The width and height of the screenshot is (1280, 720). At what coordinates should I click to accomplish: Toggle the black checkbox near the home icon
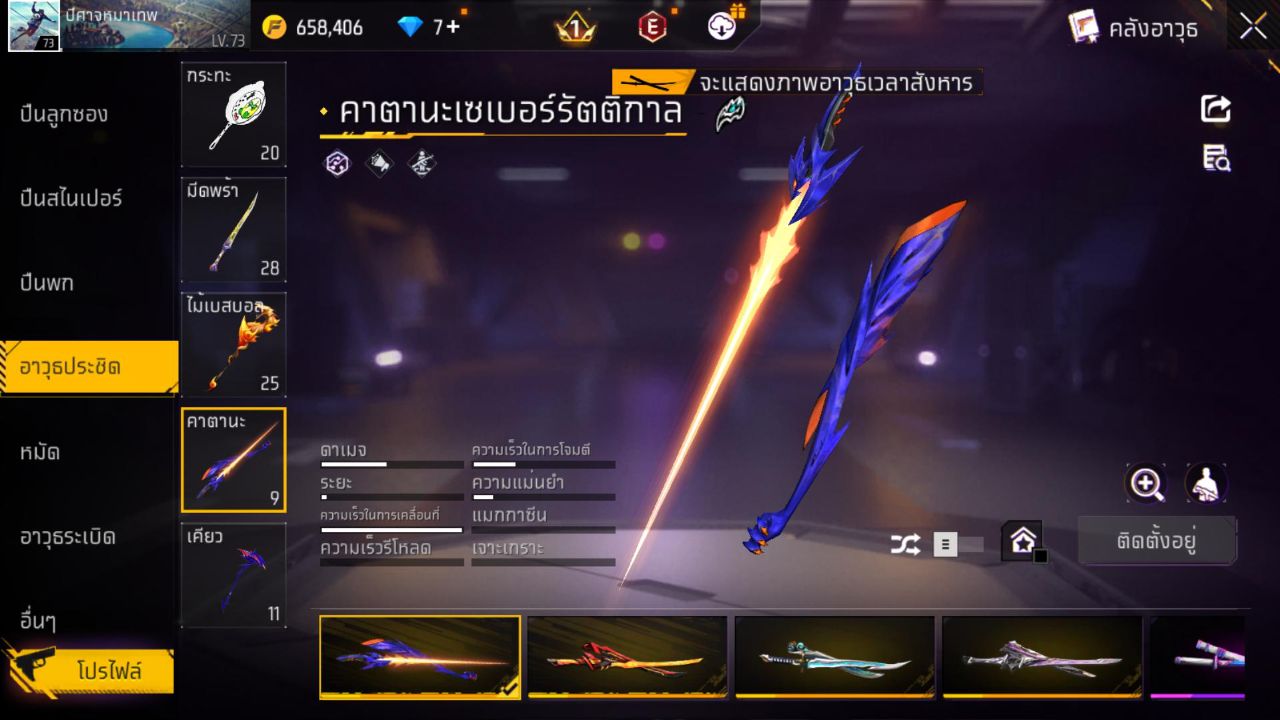(1040, 555)
